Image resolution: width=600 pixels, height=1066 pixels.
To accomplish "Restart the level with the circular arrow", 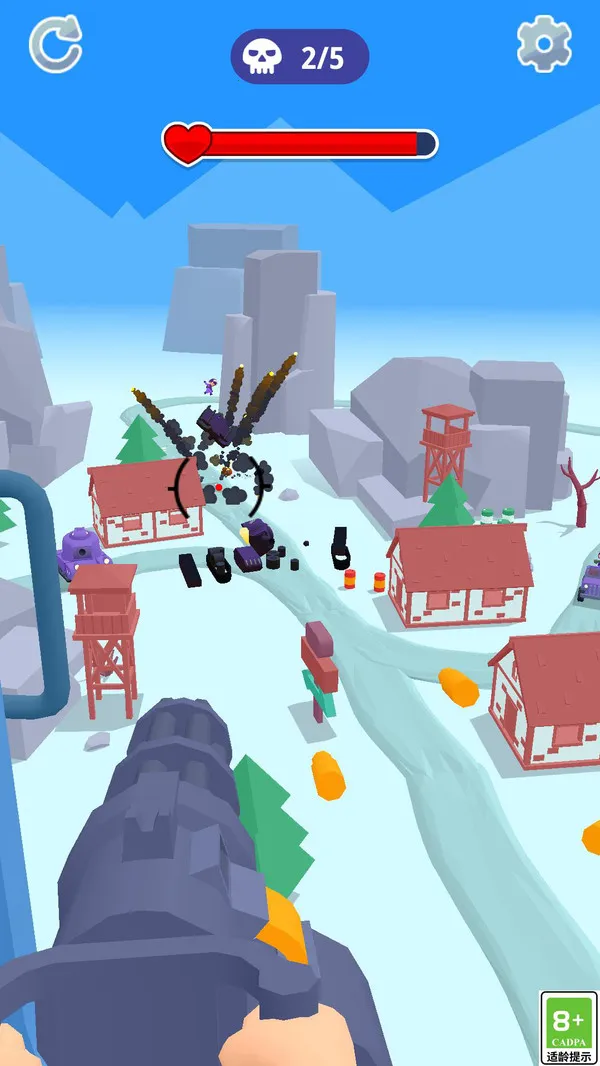I will click(x=55, y=45).
